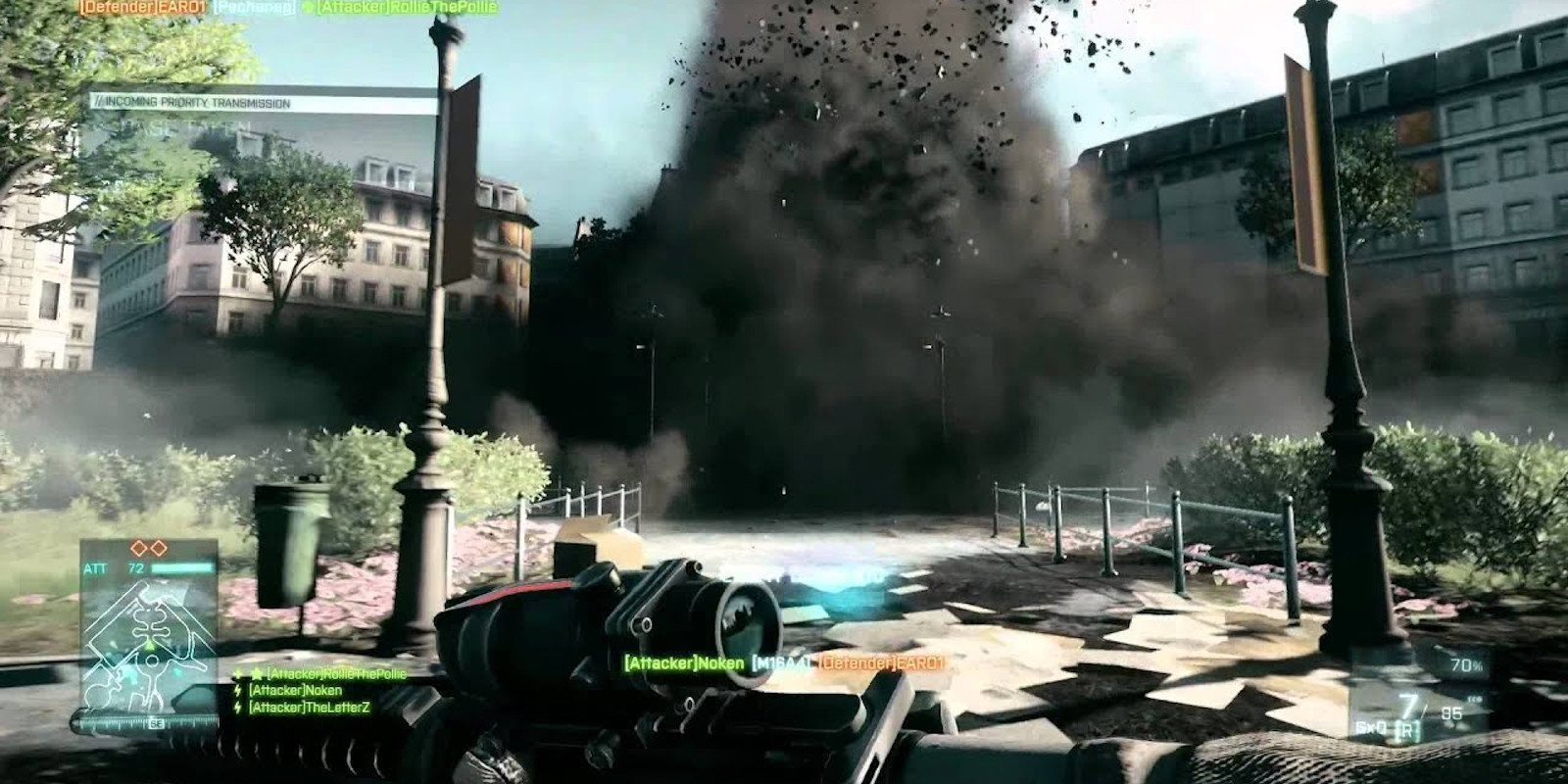Select the attacker star icon beside RollieThePollie
The width and height of the screenshot is (1568, 784).
coord(255,674)
